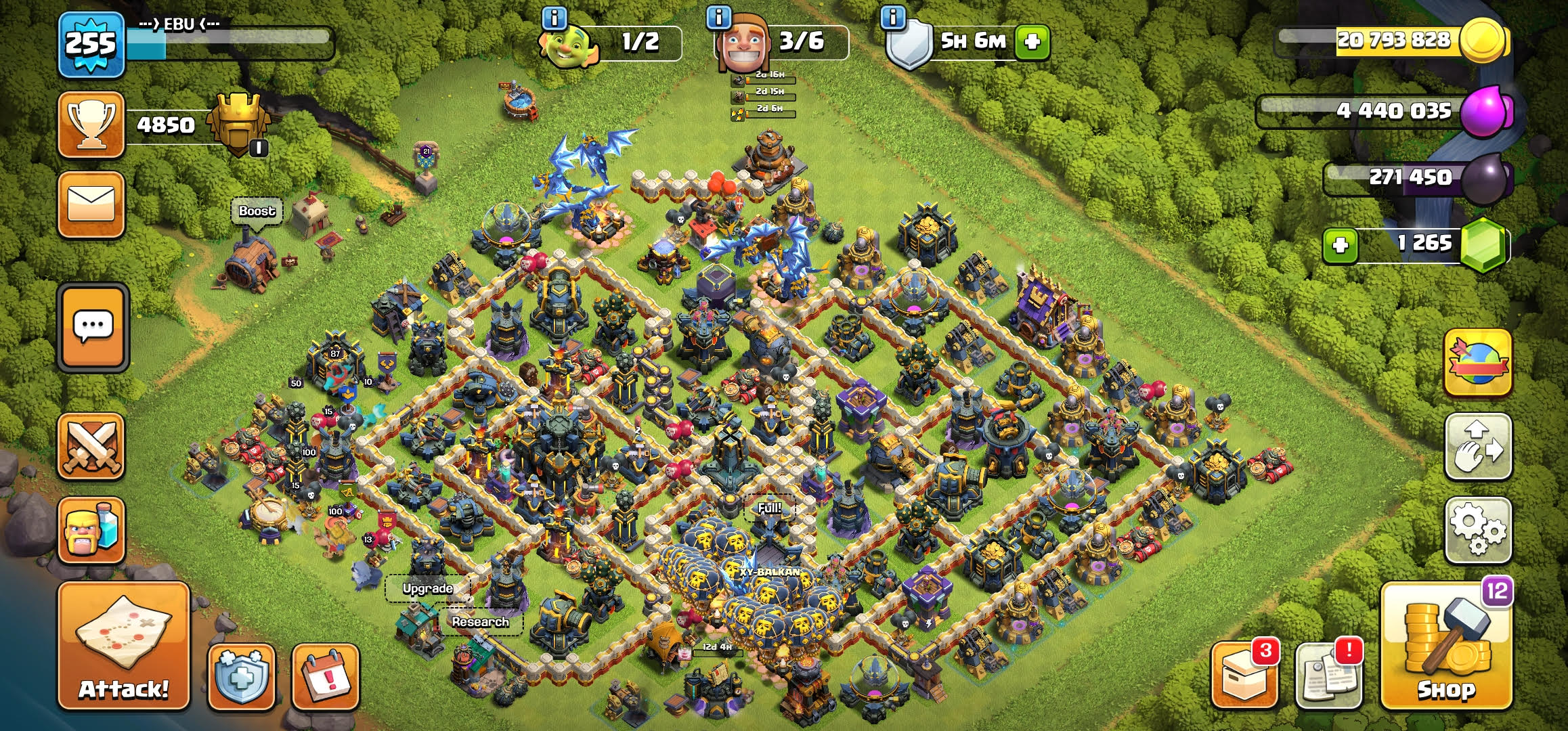The height and width of the screenshot is (731, 1568).
Task: Open the calendar events button
Action: (x=325, y=678)
